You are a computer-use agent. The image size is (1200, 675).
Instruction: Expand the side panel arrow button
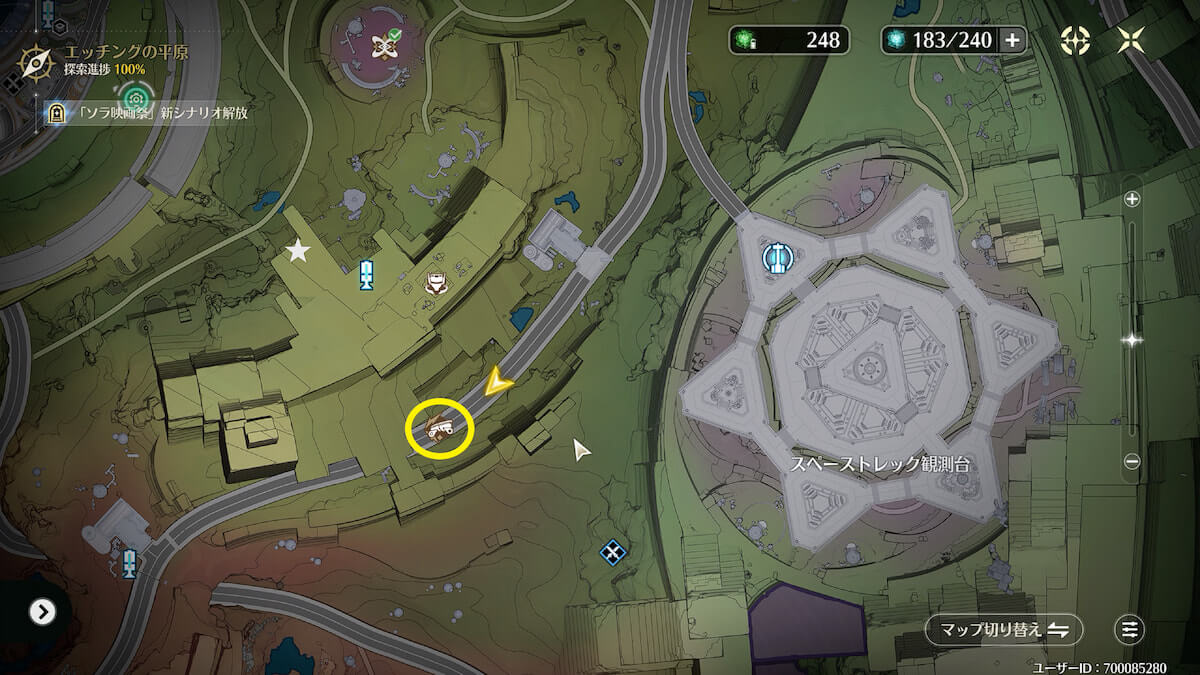pos(42,612)
